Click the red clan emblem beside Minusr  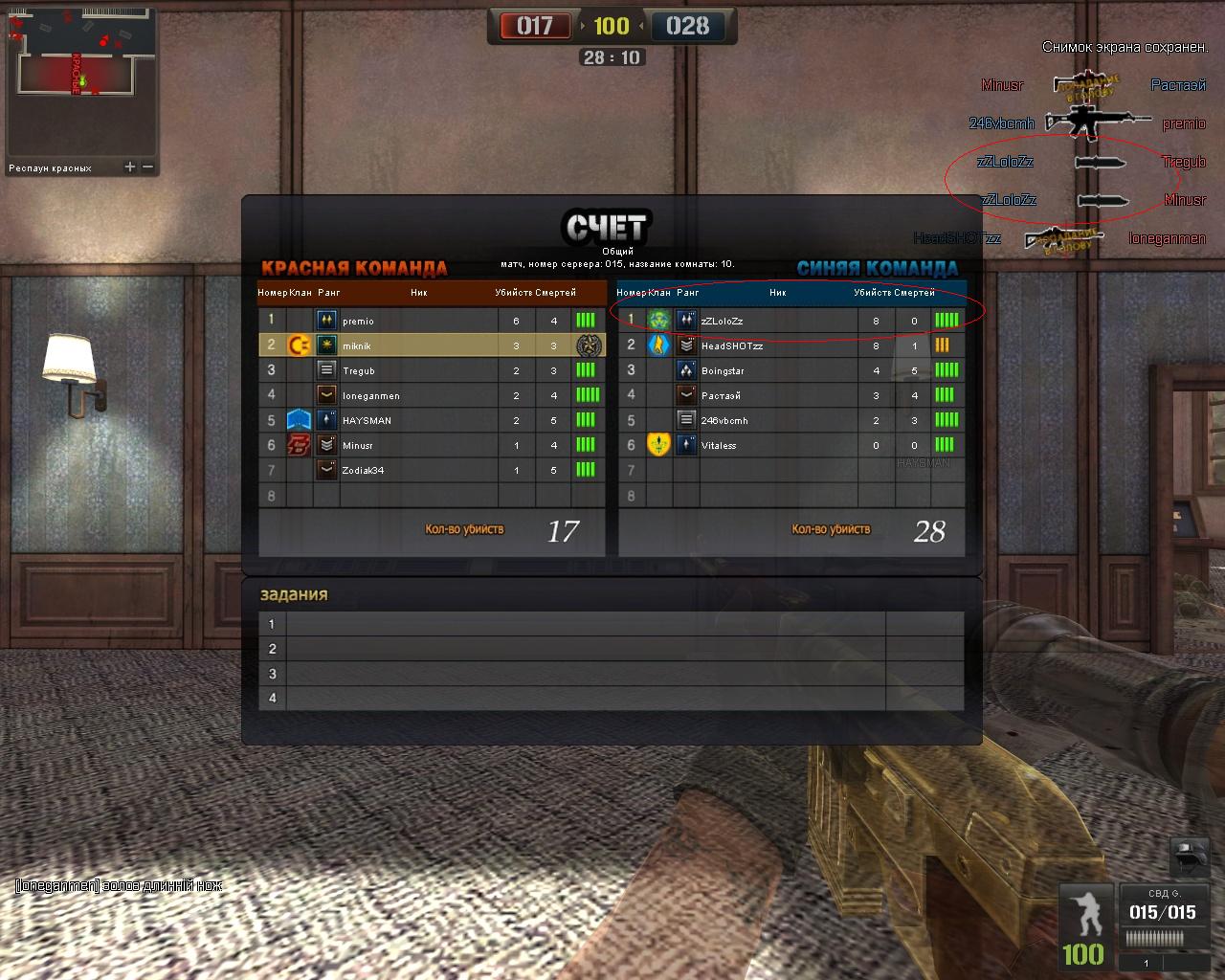pos(299,445)
